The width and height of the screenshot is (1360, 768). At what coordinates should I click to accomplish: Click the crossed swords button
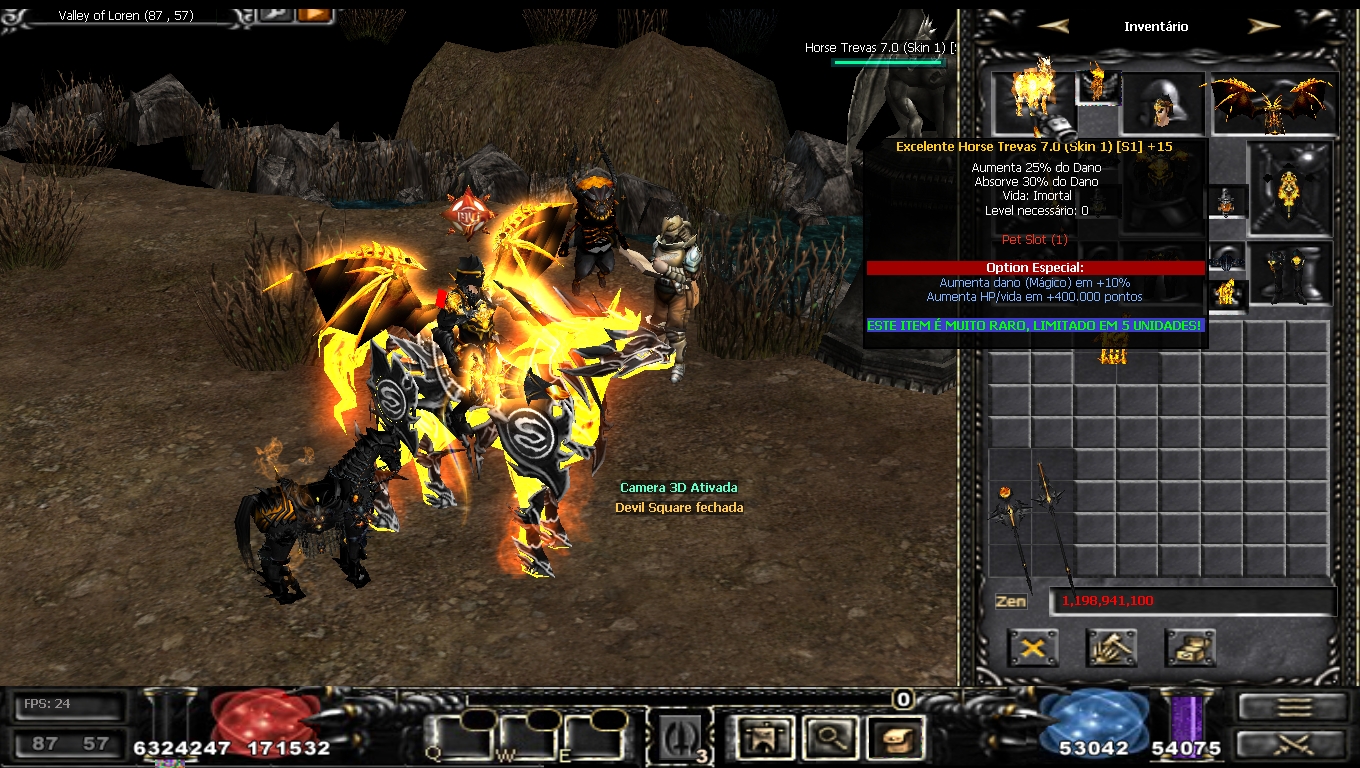tap(1294, 745)
